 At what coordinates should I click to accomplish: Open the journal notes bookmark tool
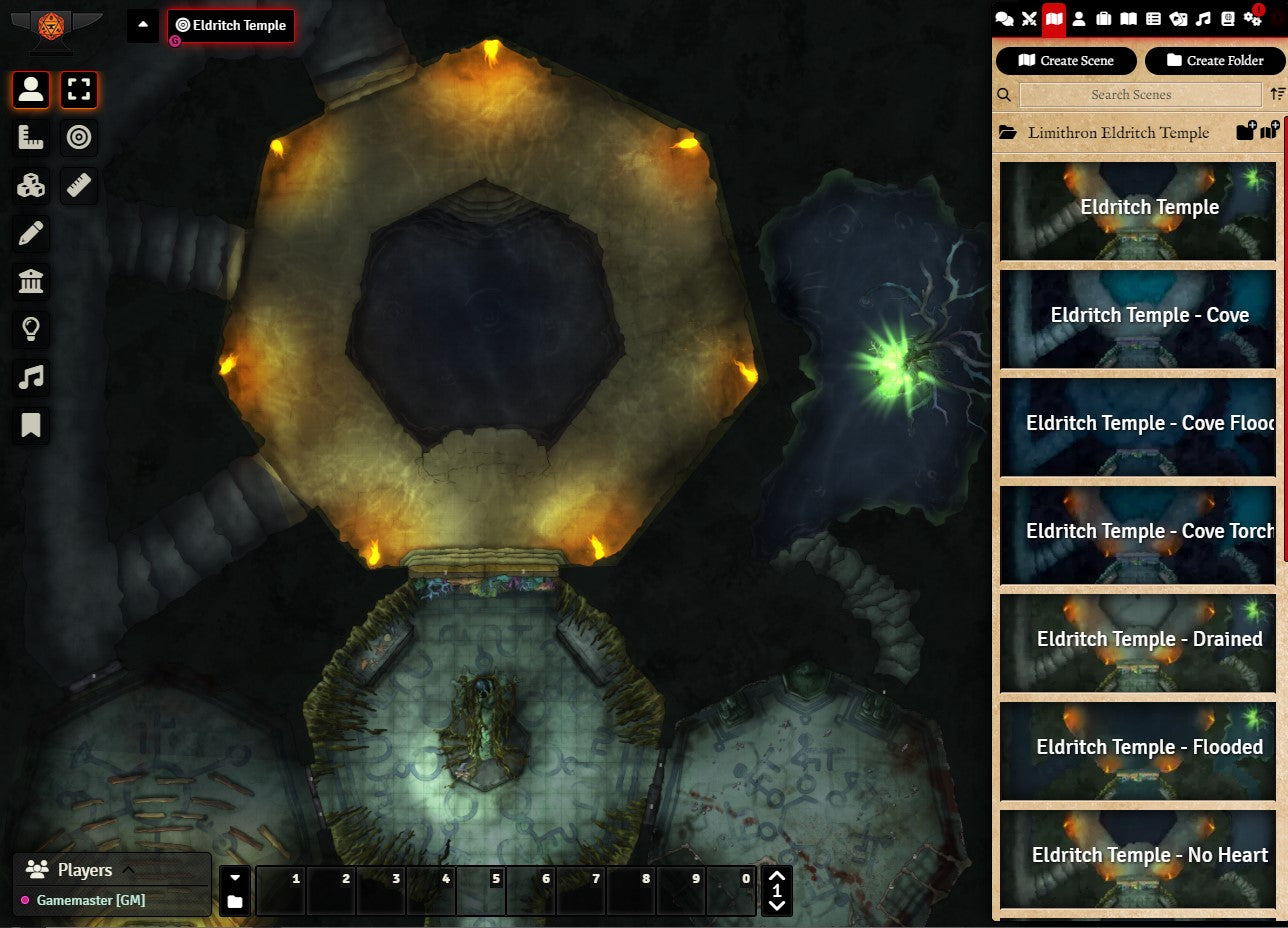tap(31, 425)
